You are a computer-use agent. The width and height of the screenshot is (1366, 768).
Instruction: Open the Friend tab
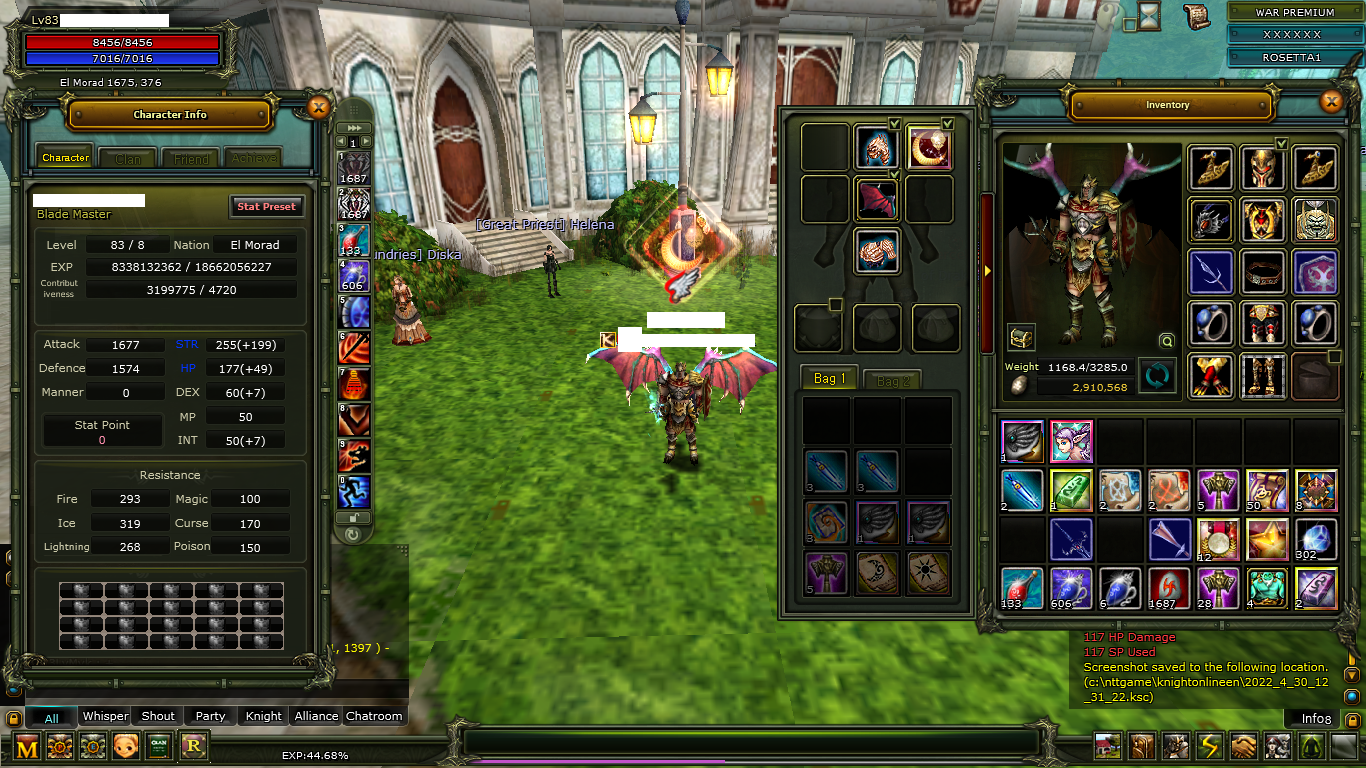pos(191,158)
